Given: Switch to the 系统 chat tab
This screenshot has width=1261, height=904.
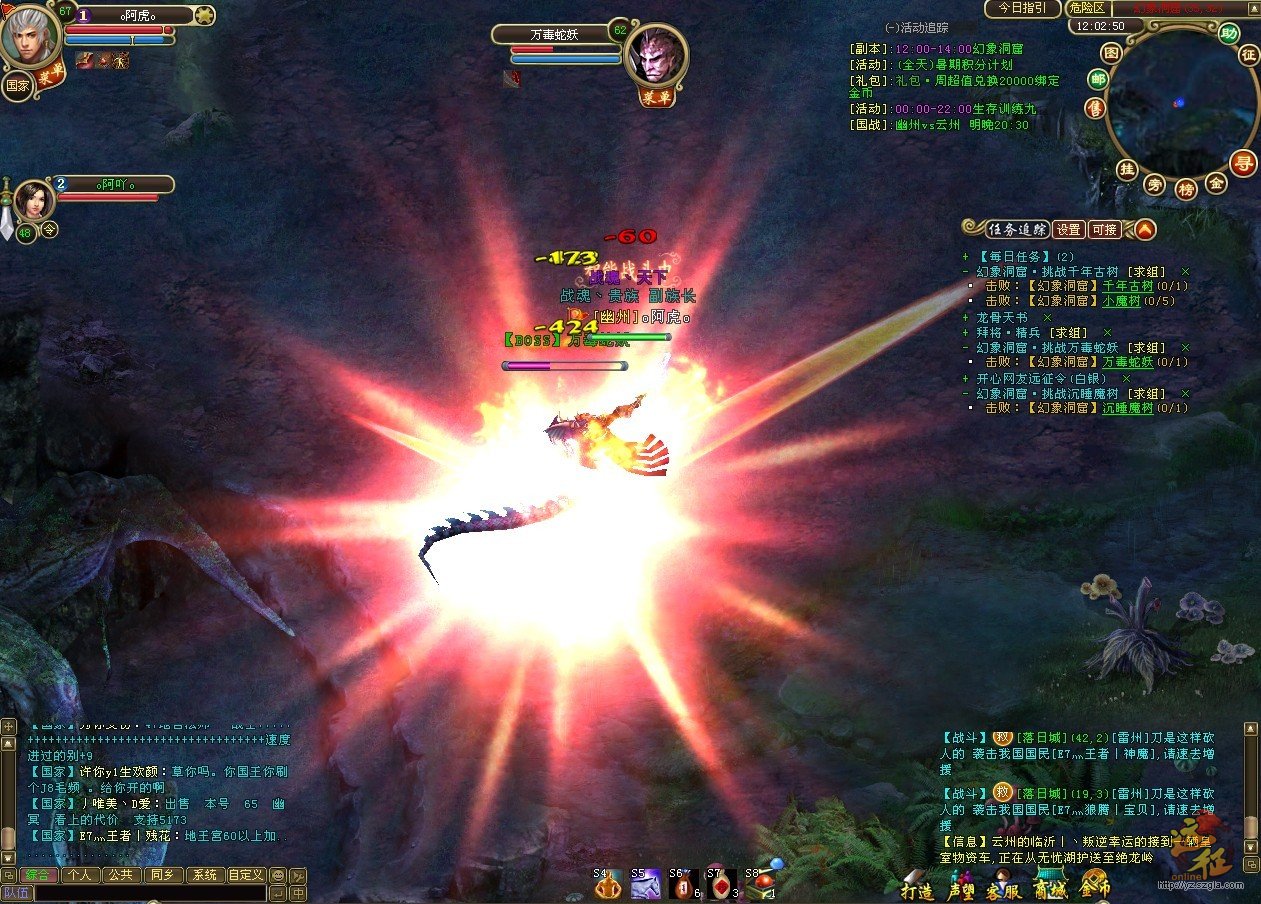Looking at the screenshot, I should tap(204, 875).
